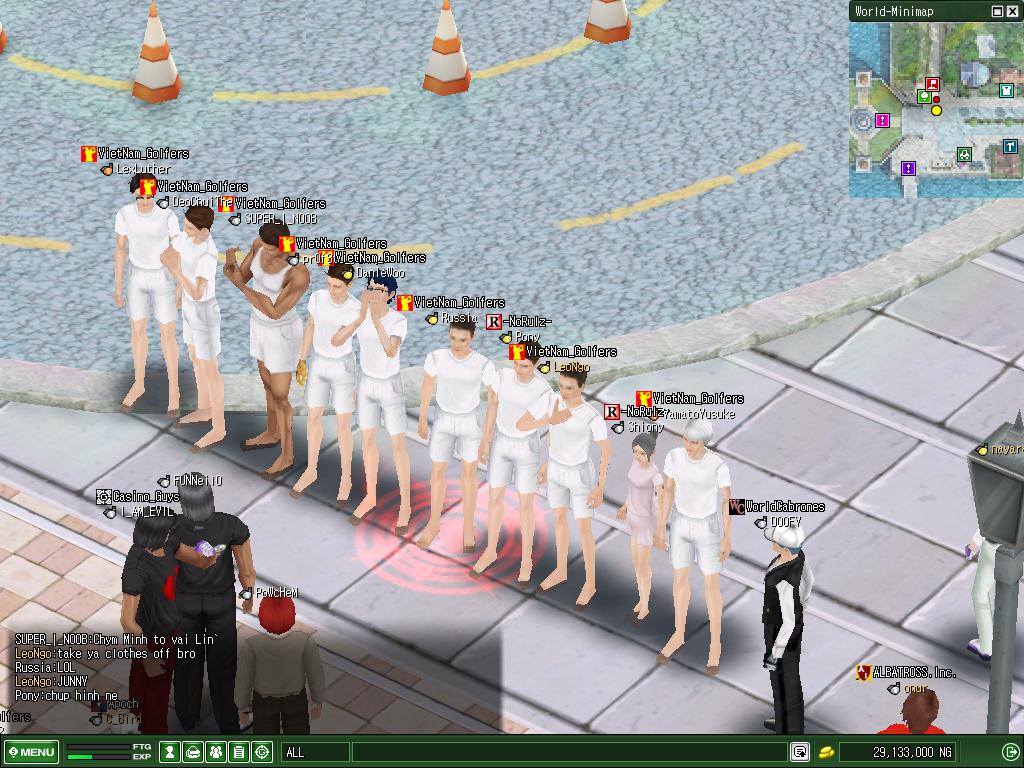
Task: Click the crosshair target icon in toolbar
Action: (262, 752)
